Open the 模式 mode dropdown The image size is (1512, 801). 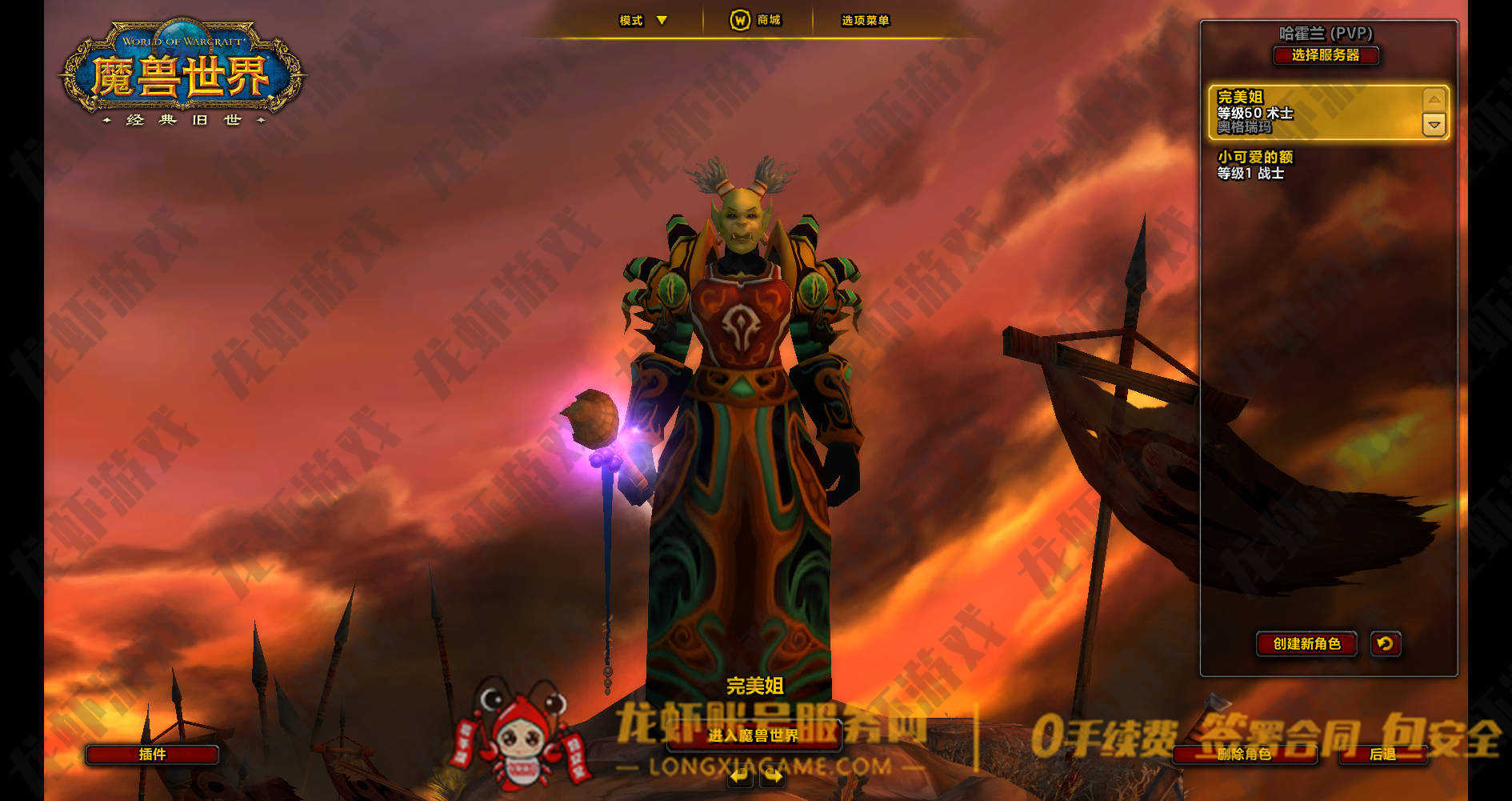click(643, 21)
